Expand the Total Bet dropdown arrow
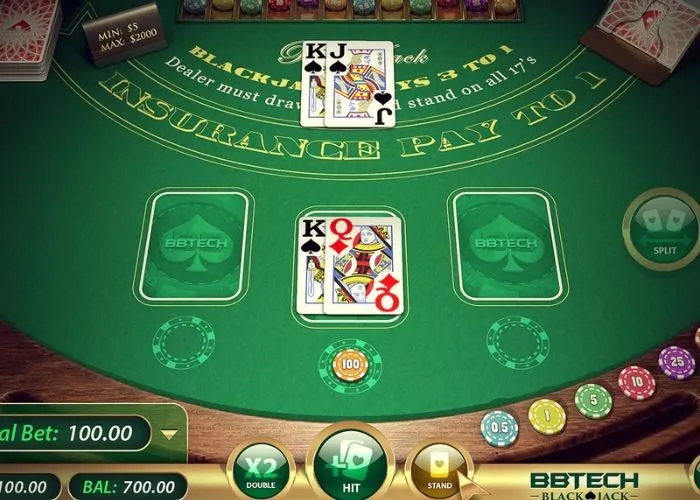700x500 pixels. [169, 434]
